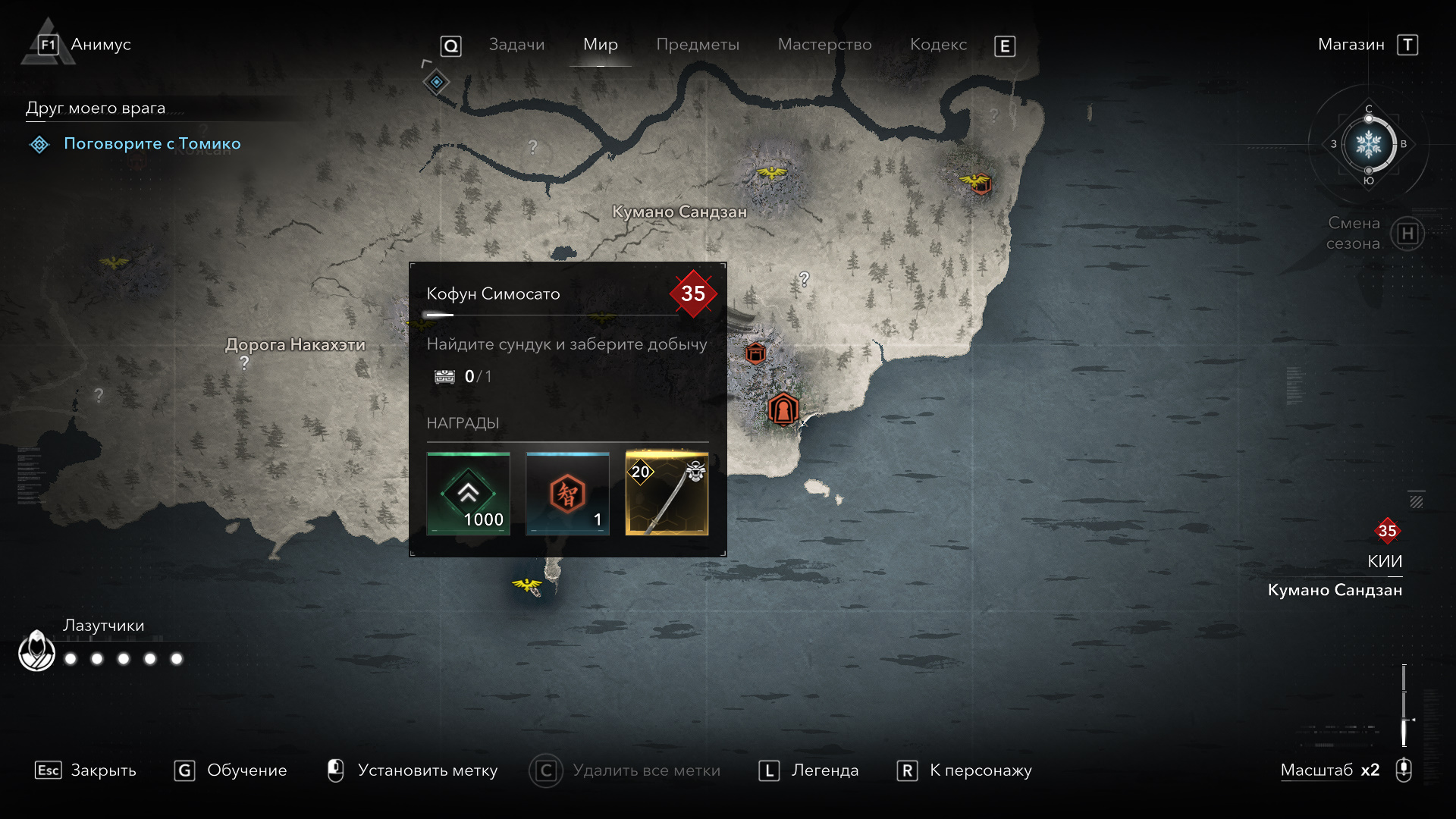Image resolution: width=1456 pixels, height=819 pixels.
Task: Open the Предметы tab
Action: (697, 45)
